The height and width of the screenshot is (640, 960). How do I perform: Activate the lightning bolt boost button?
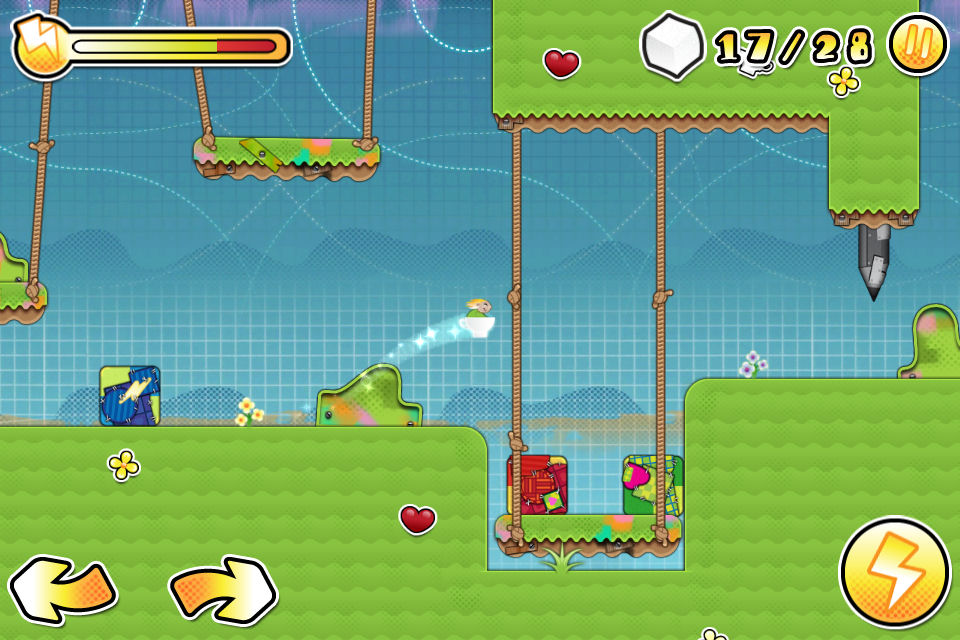894,573
